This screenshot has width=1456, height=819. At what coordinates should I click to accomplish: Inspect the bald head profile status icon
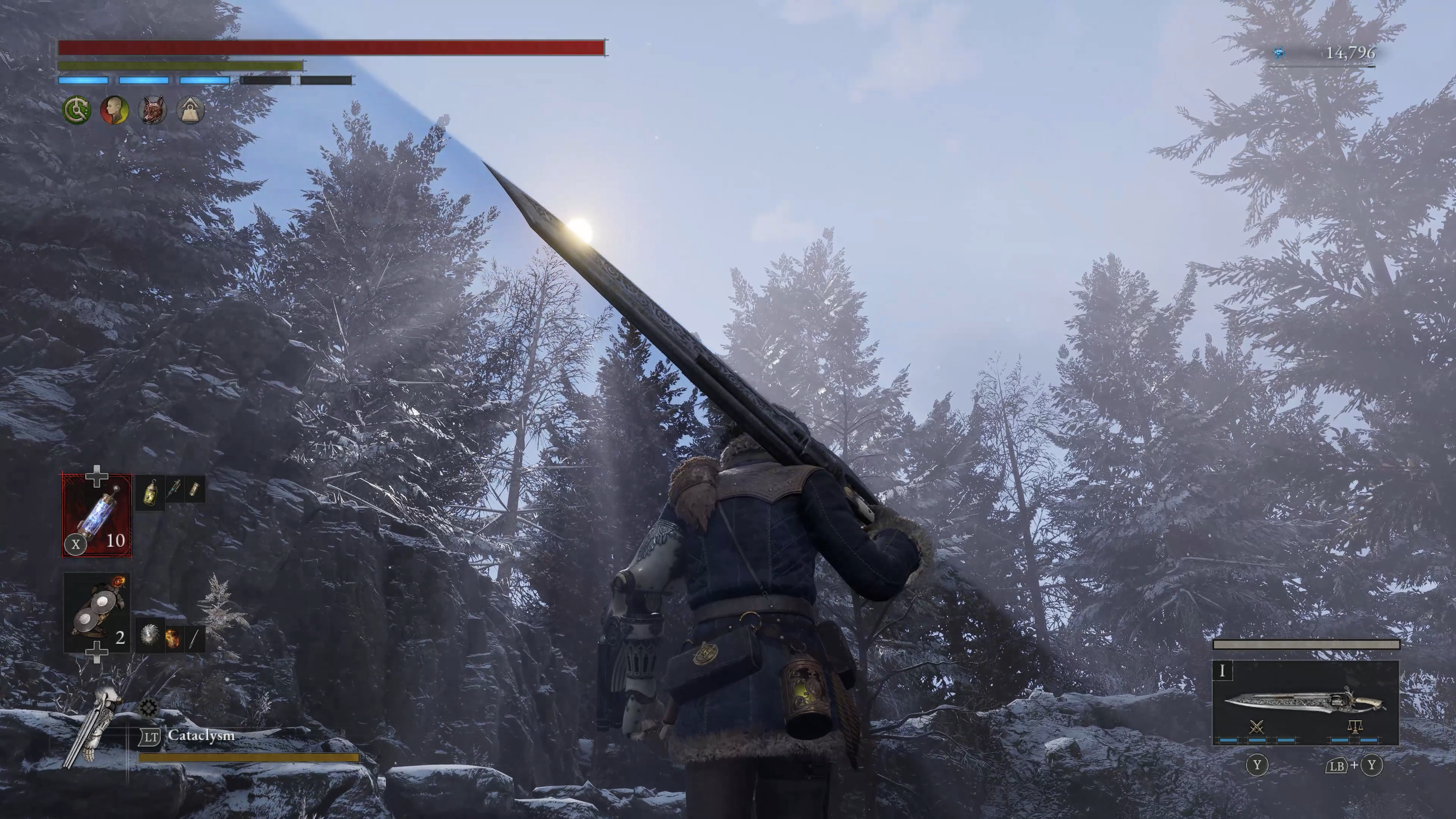click(114, 110)
